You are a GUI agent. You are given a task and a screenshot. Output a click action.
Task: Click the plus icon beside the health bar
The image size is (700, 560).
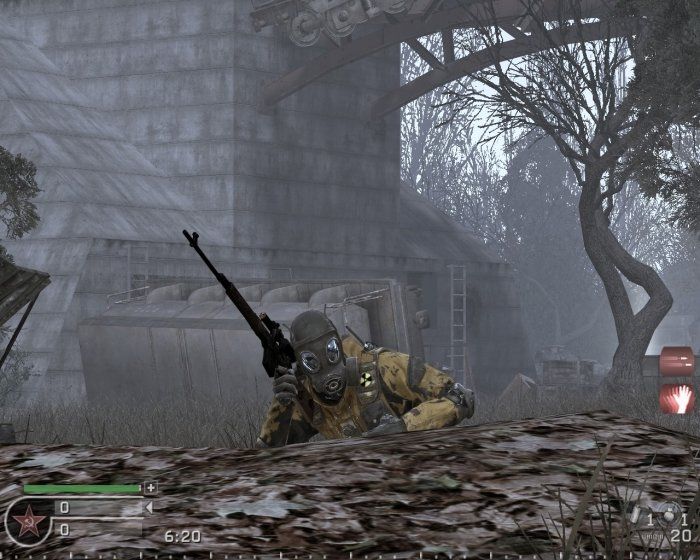click(x=150, y=488)
